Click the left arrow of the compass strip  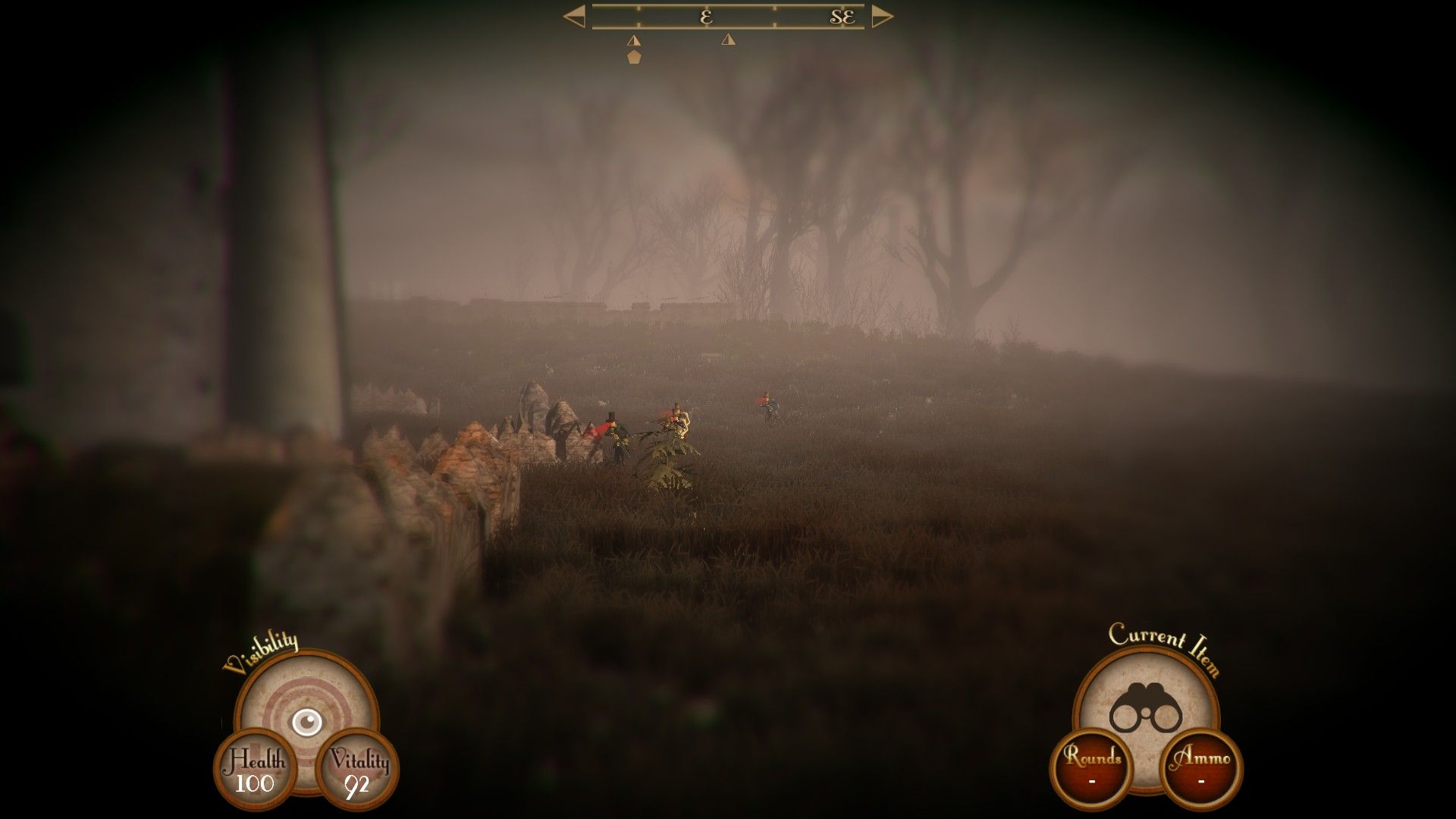click(x=576, y=17)
